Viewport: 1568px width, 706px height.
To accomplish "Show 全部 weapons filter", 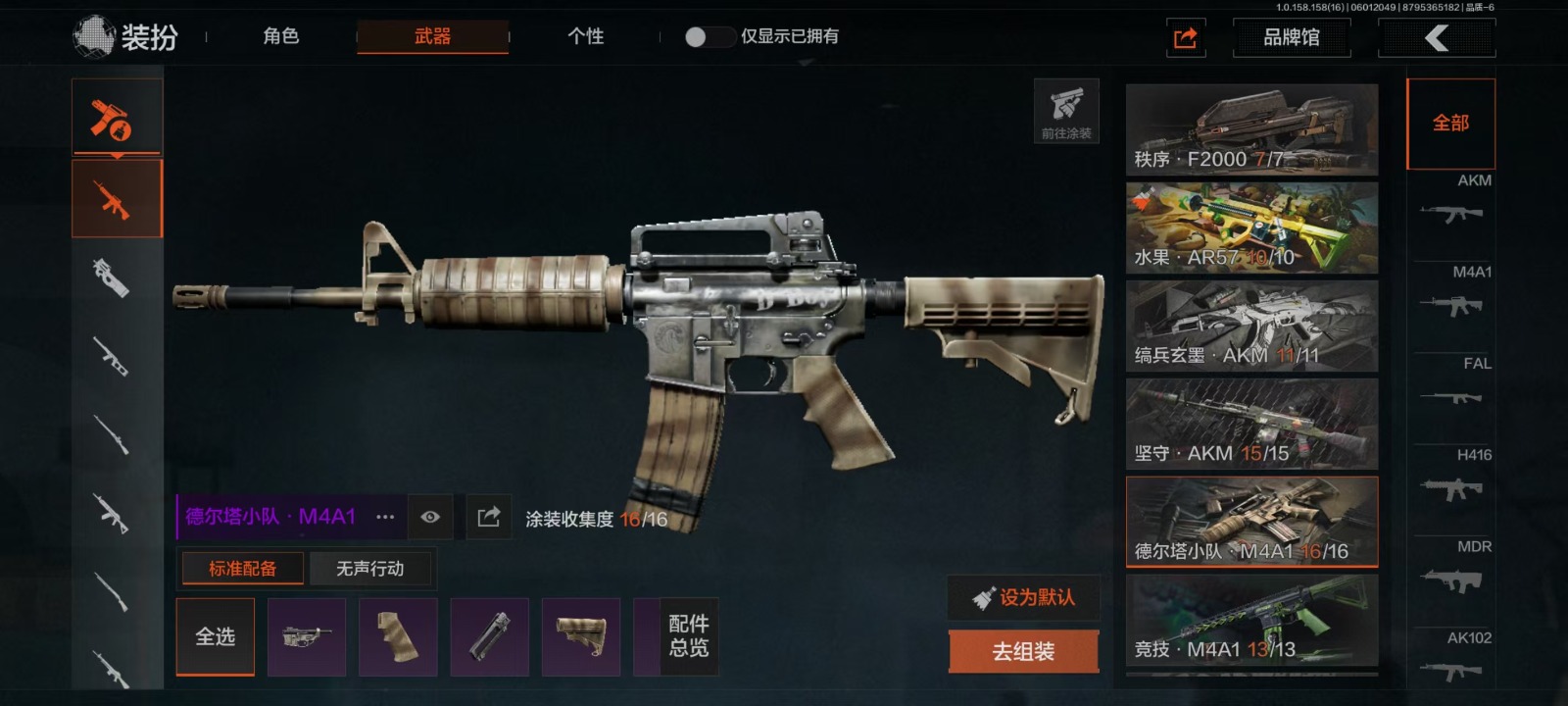I will click(1450, 124).
